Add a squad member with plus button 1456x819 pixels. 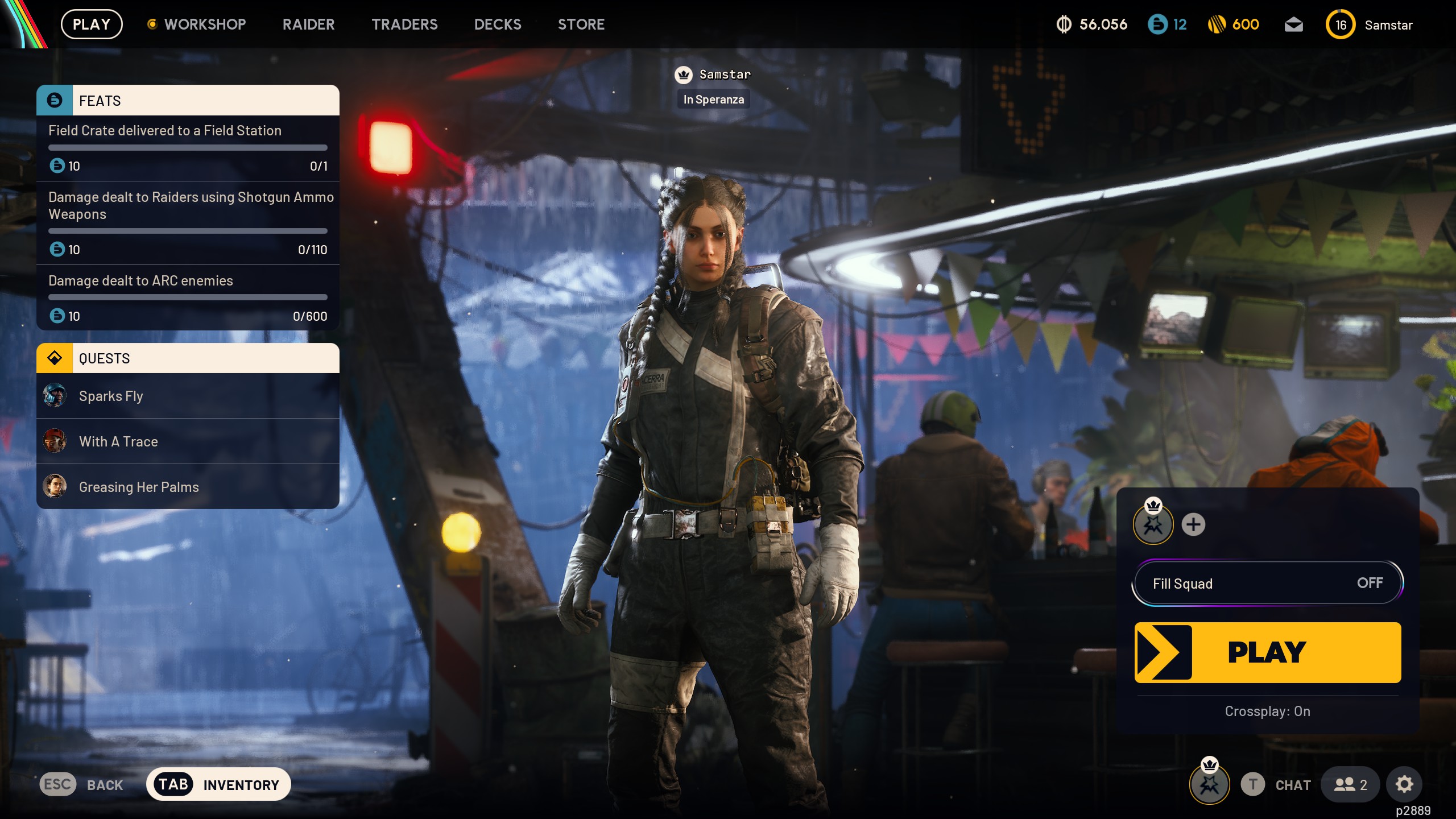(1193, 524)
